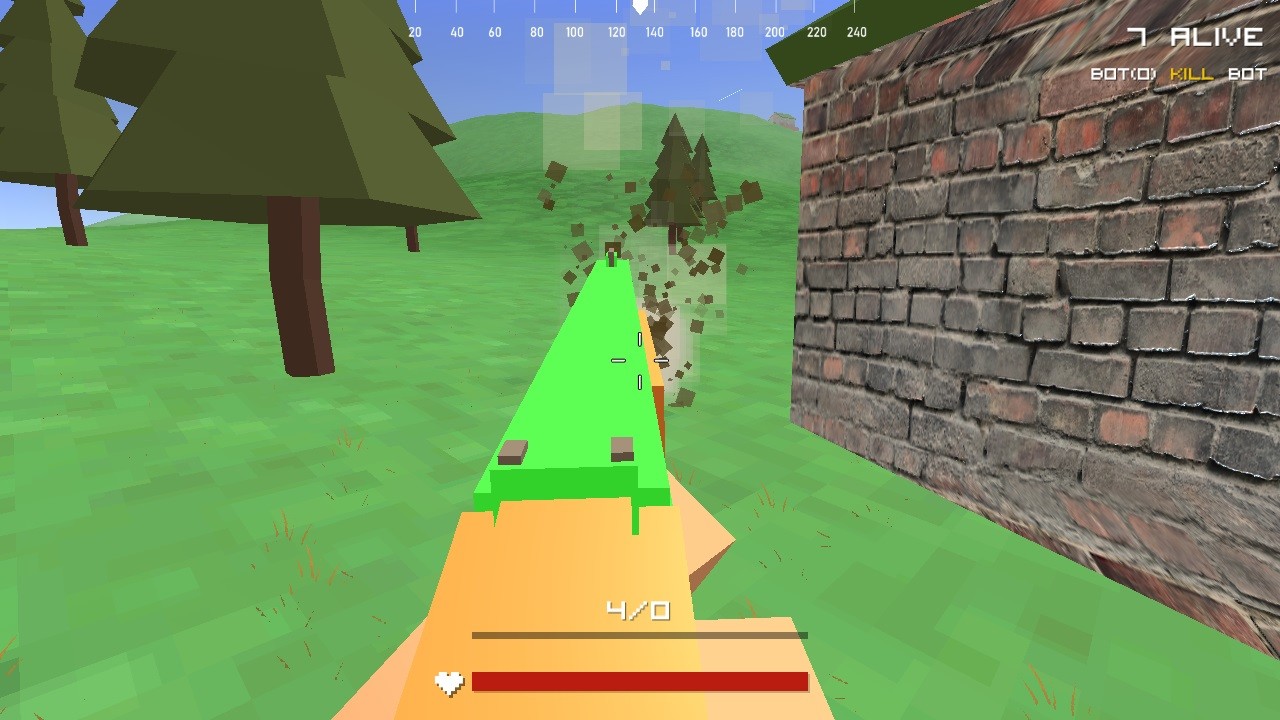Click the 7 ALIVE player counter
Screen dimensions: 1280x720
tap(1195, 36)
